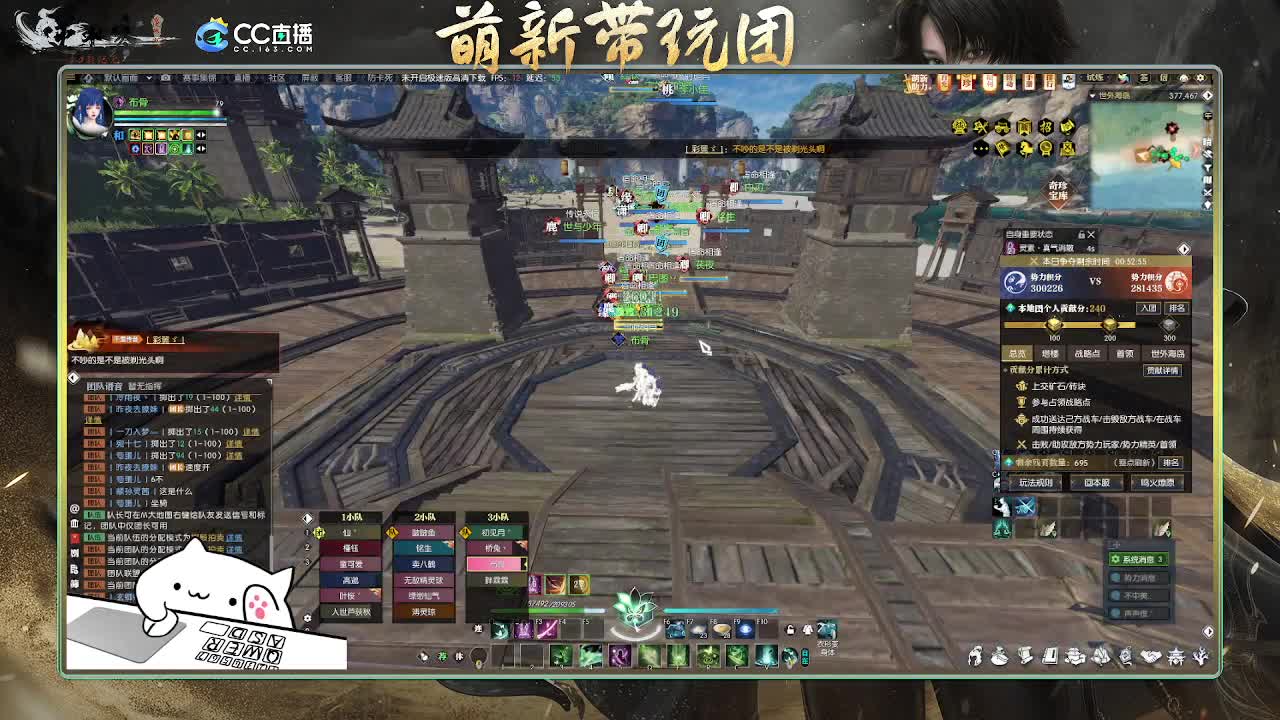Collapse the 世外海岛 minimap header arrow
The image size is (1280, 720).
click(x=1092, y=96)
